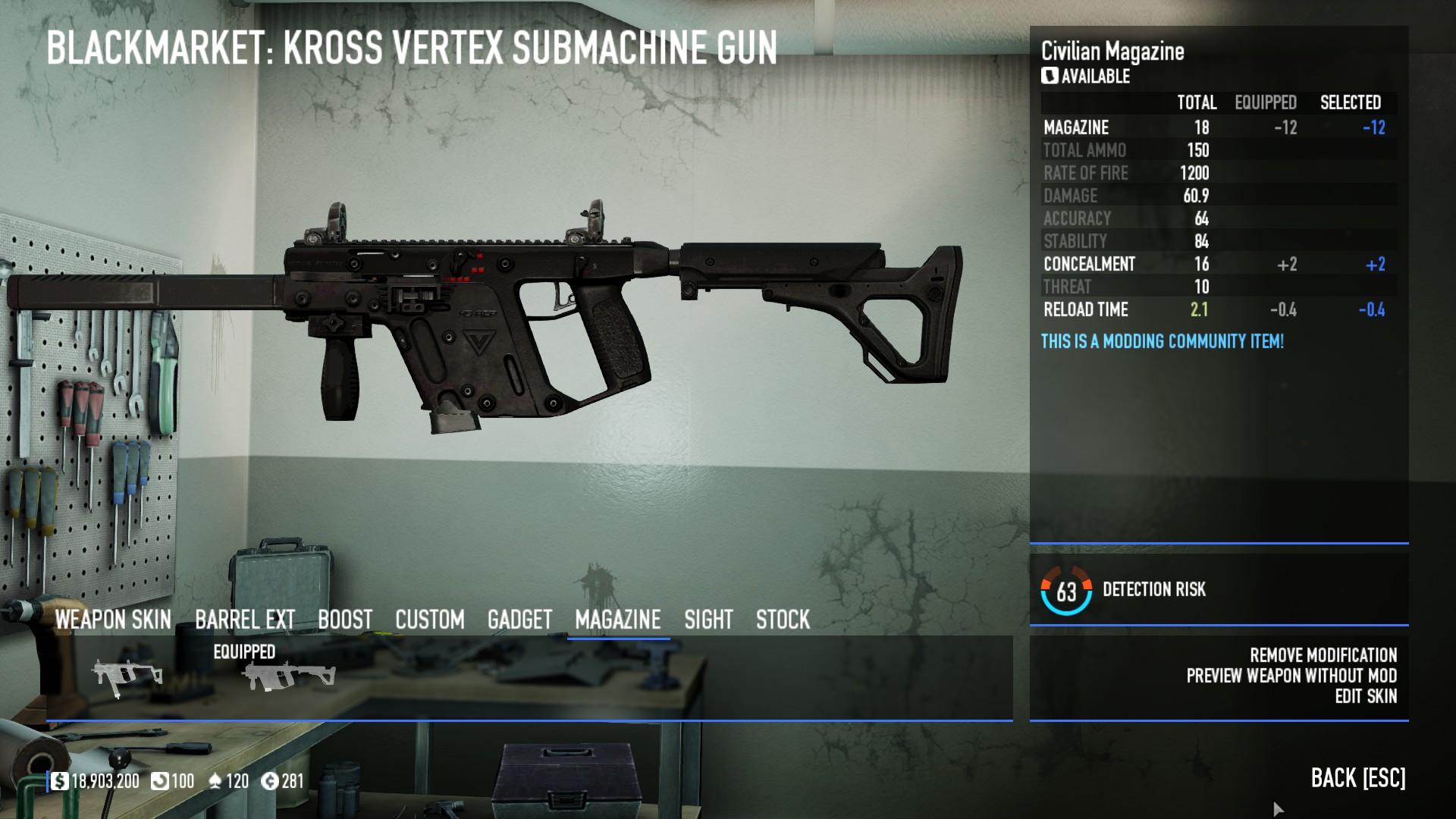This screenshot has width=1456, height=819.
Task: Go back with the Back button
Action: pyautogui.click(x=1357, y=778)
